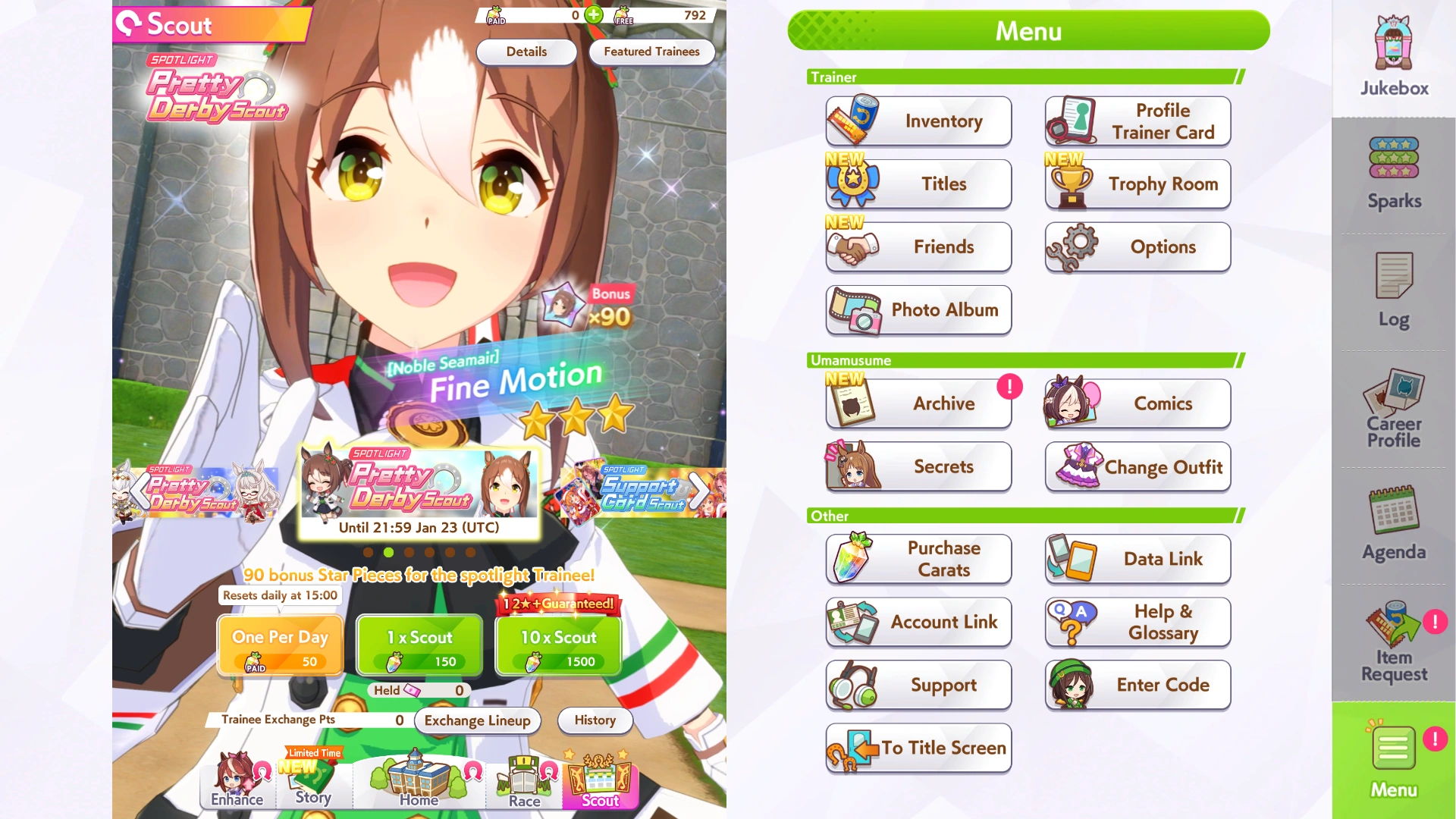Screen dimensions: 1456x819
Task: Perform a 10x Scout
Action: pyautogui.click(x=557, y=645)
